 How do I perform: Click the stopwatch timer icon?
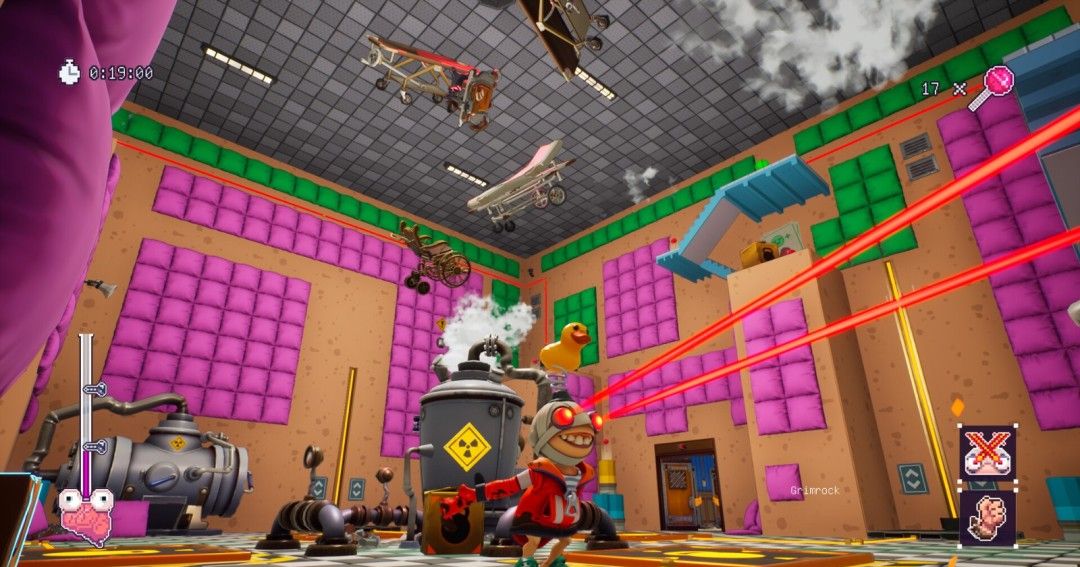[70, 72]
